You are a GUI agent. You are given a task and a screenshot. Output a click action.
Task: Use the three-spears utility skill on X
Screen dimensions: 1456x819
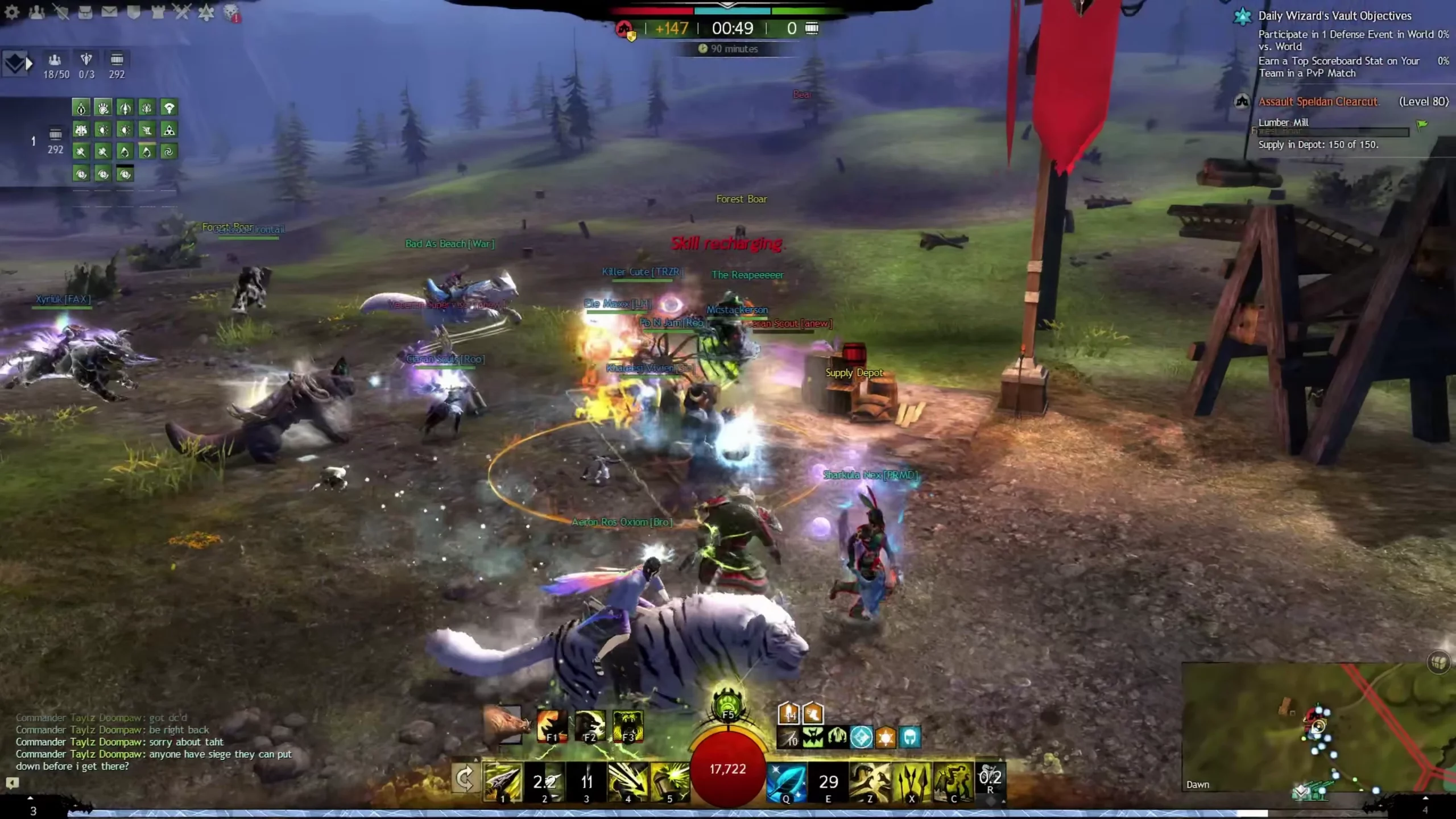point(912,781)
